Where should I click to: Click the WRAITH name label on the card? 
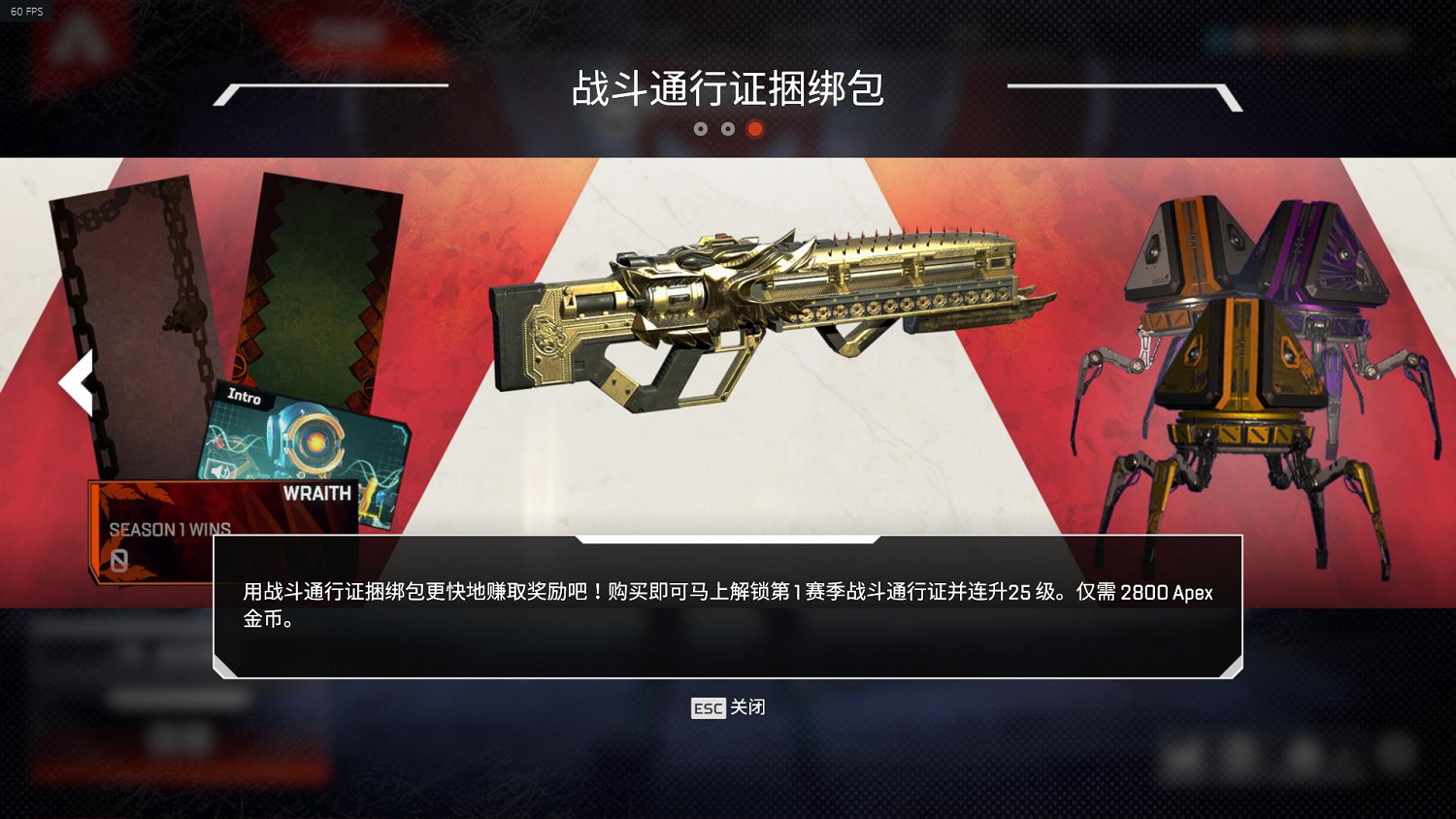317,493
